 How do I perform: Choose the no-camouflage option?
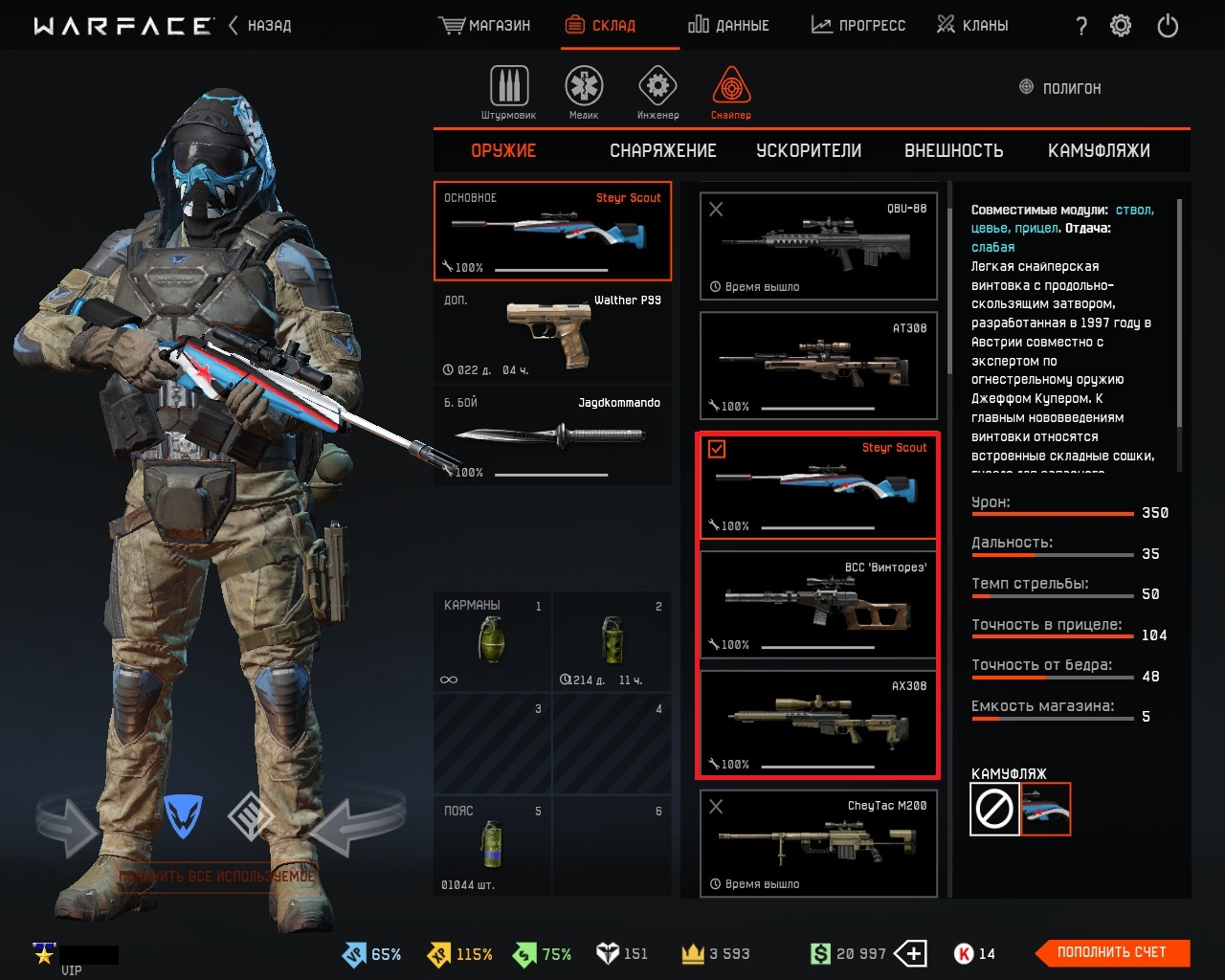[x=994, y=810]
